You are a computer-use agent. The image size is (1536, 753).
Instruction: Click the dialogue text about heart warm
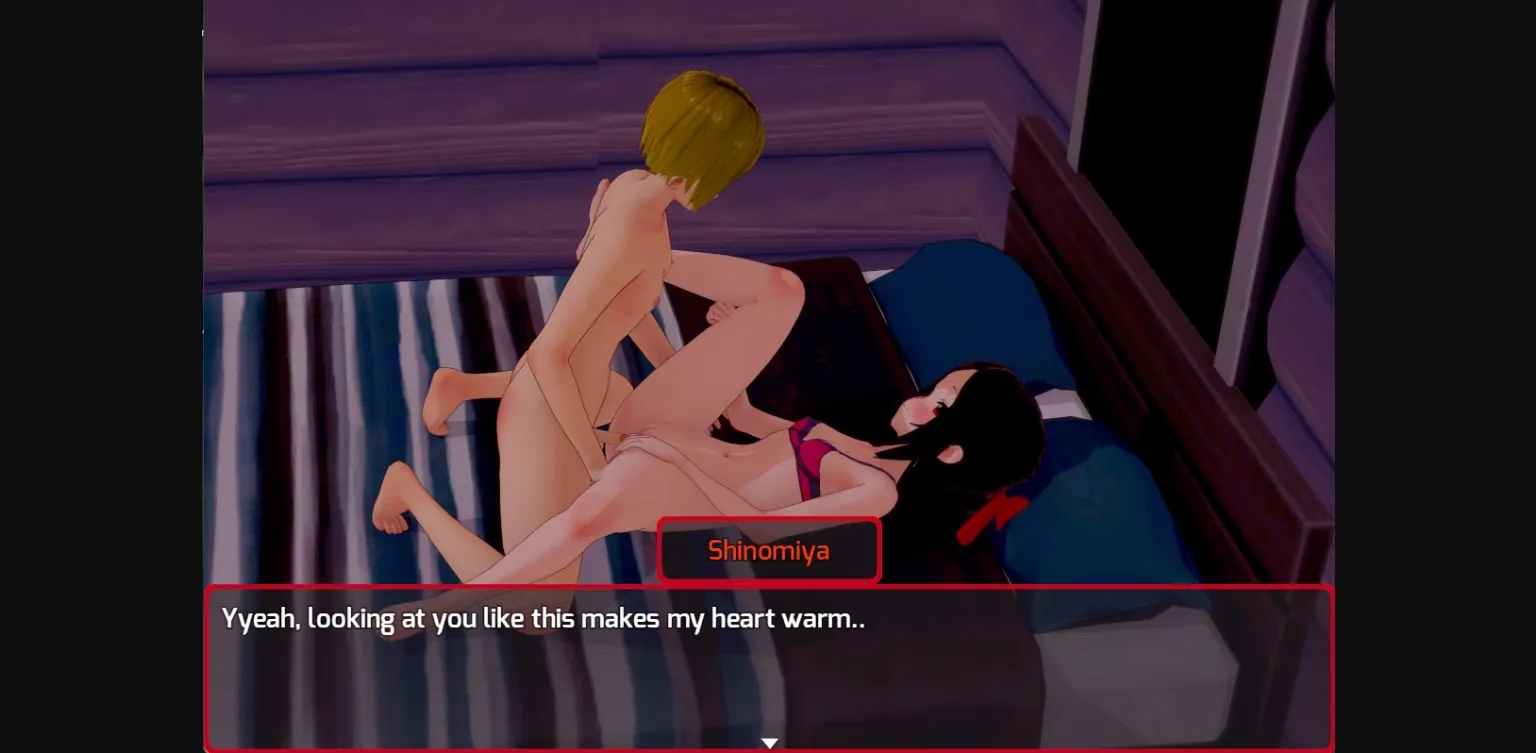click(x=545, y=620)
